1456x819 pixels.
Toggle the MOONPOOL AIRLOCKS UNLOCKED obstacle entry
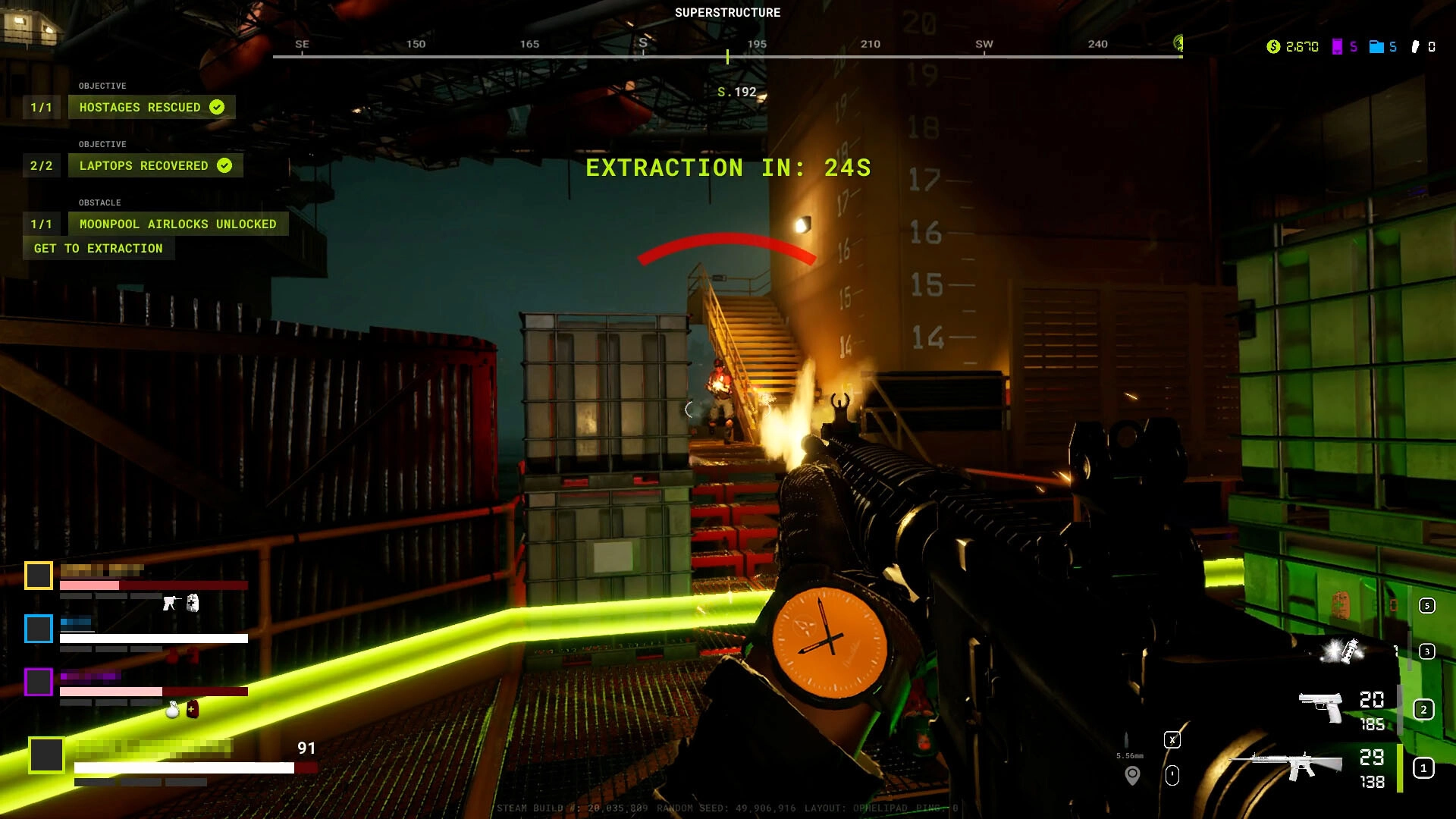[178, 224]
